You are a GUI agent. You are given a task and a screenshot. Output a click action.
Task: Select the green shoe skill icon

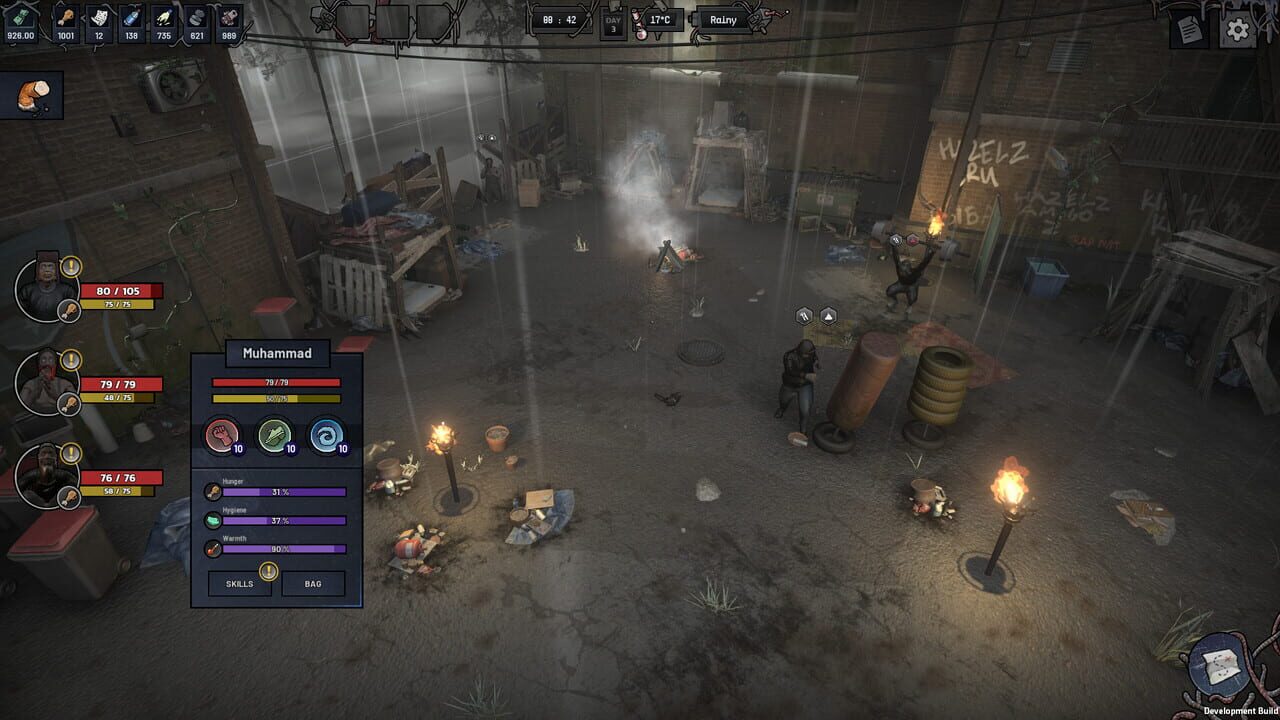coord(272,435)
